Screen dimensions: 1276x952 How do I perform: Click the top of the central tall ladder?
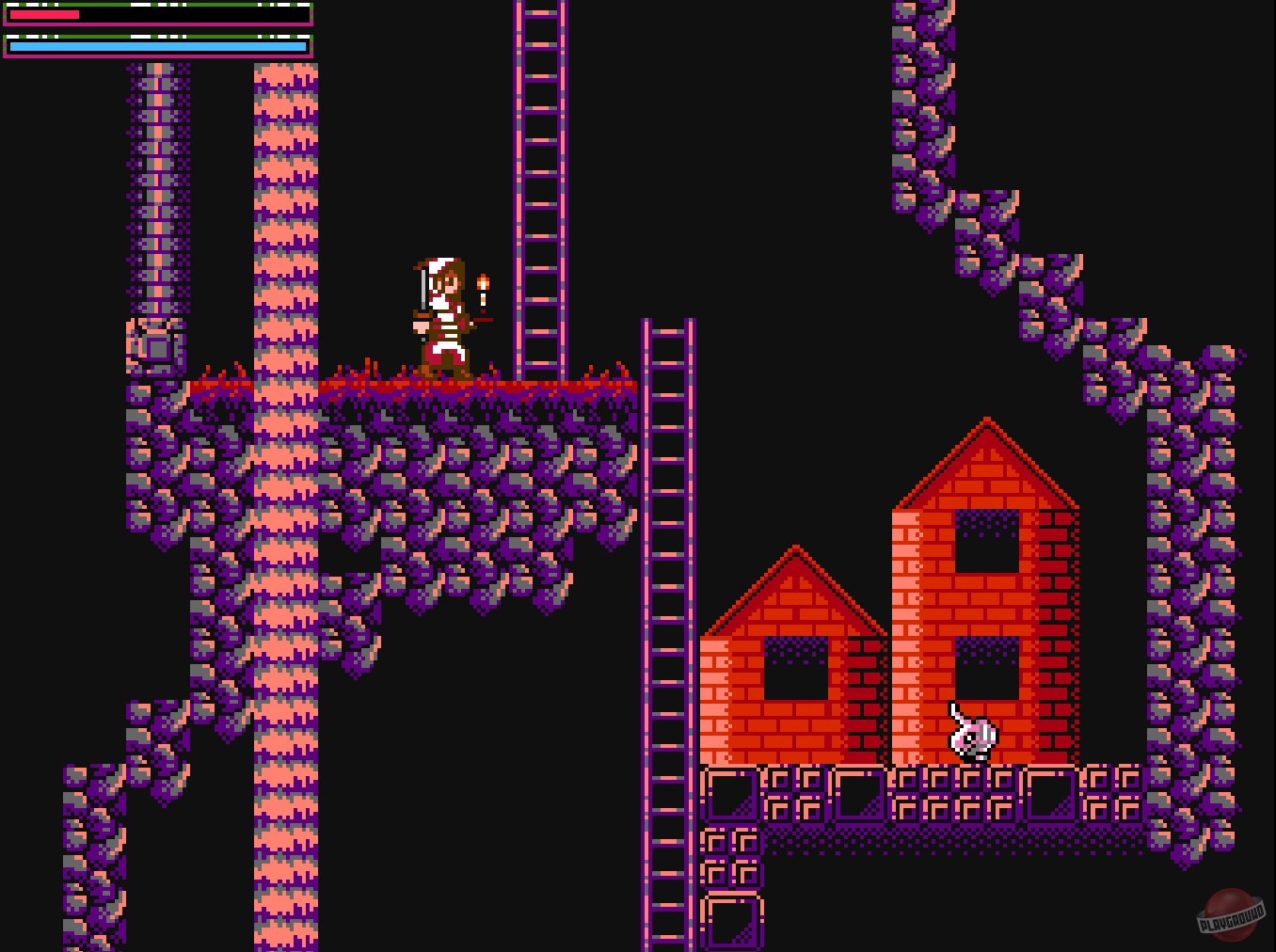(668, 329)
